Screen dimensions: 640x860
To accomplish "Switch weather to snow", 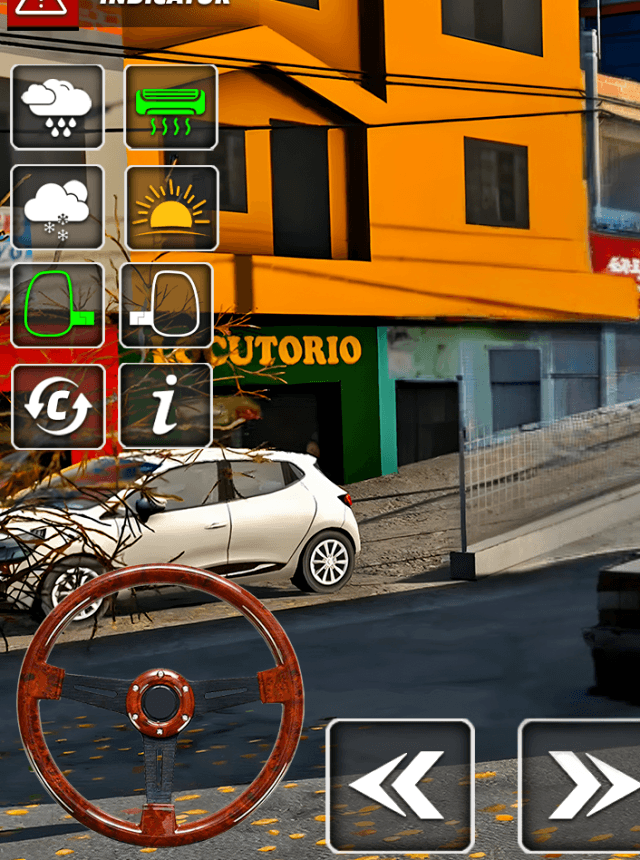I will tap(57, 208).
